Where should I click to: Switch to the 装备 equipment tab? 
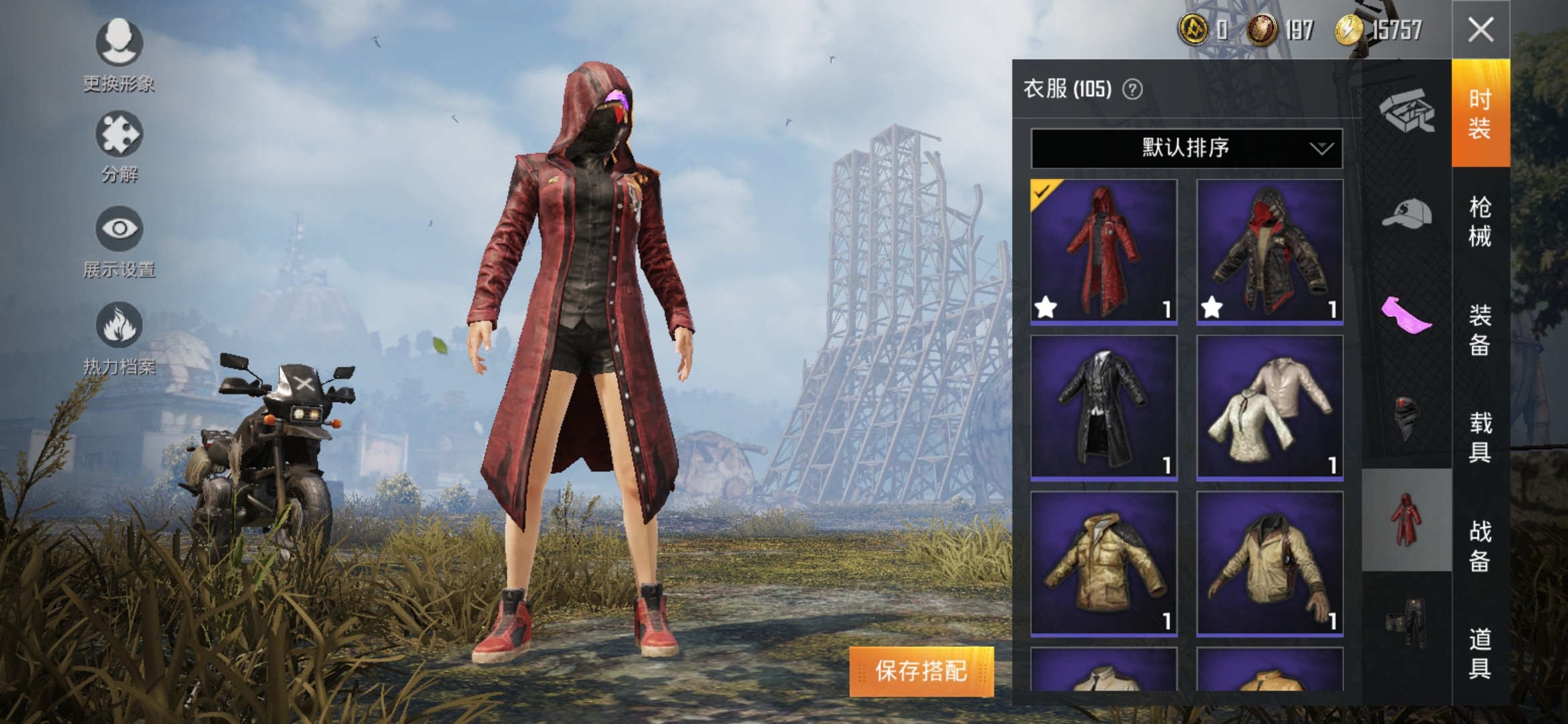click(1480, 330)
